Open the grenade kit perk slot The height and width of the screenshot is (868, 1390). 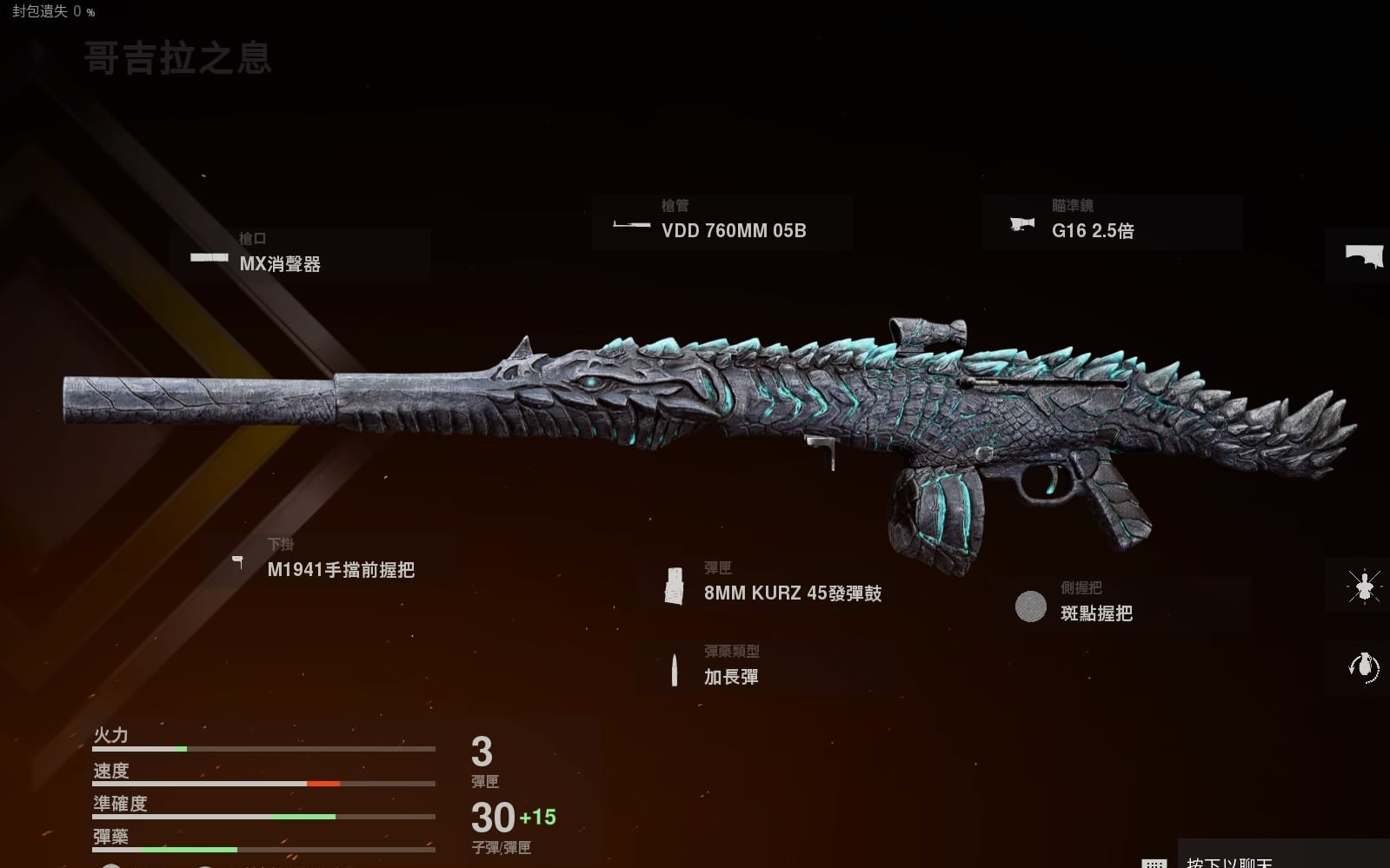[1362, 667]
